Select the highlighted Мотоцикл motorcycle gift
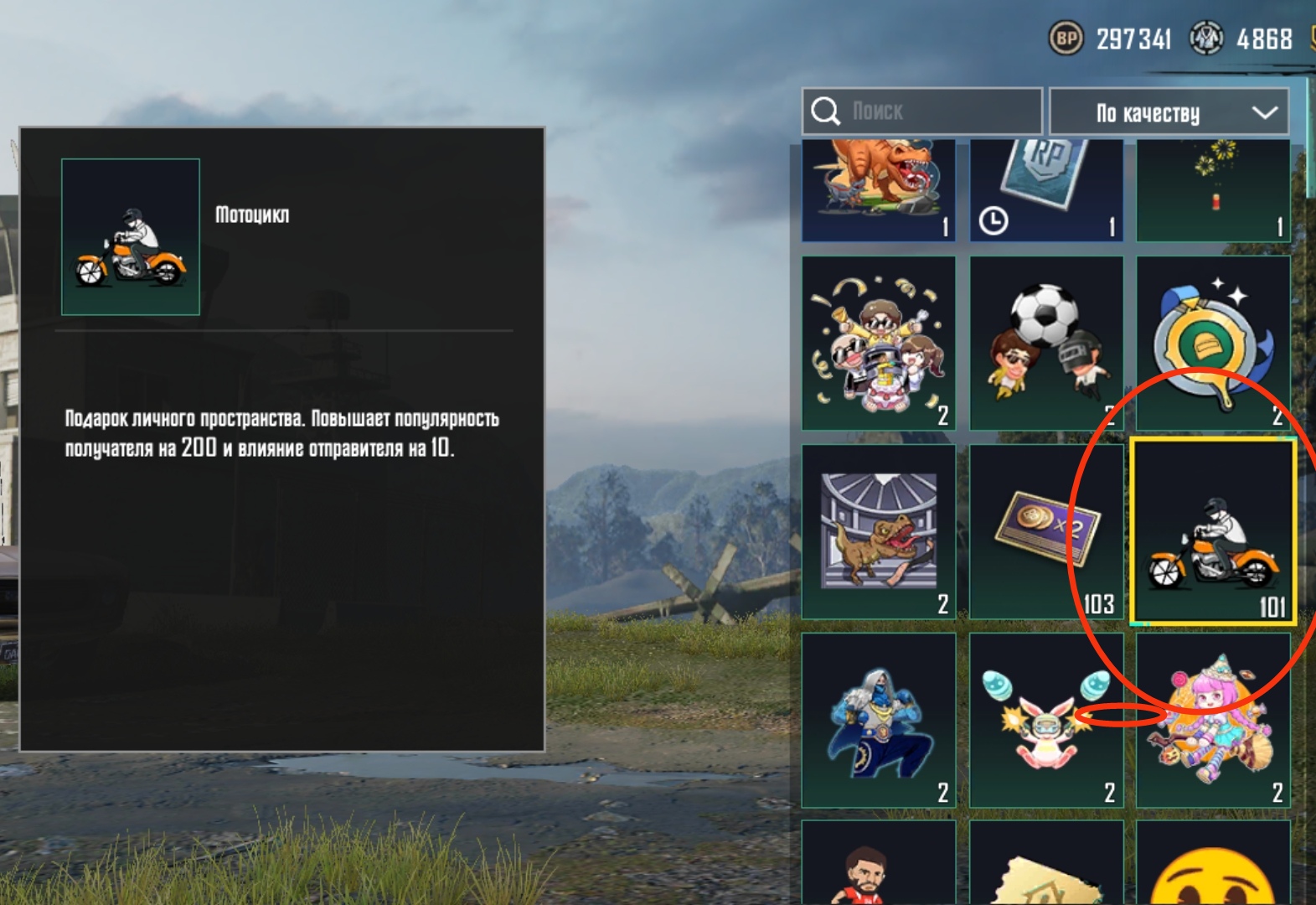This screenshot has height=905, width=1316. click(x=1214, y=530)
